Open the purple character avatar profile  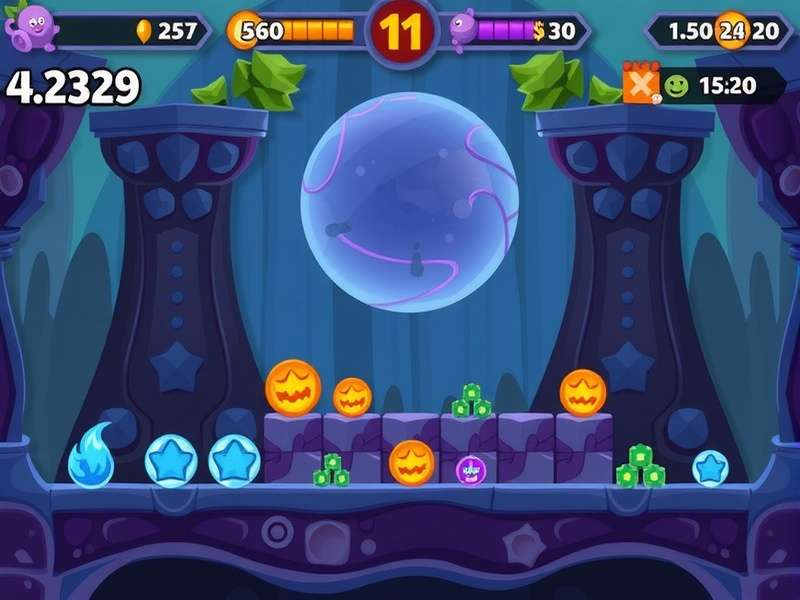click(x=28, y=26)
